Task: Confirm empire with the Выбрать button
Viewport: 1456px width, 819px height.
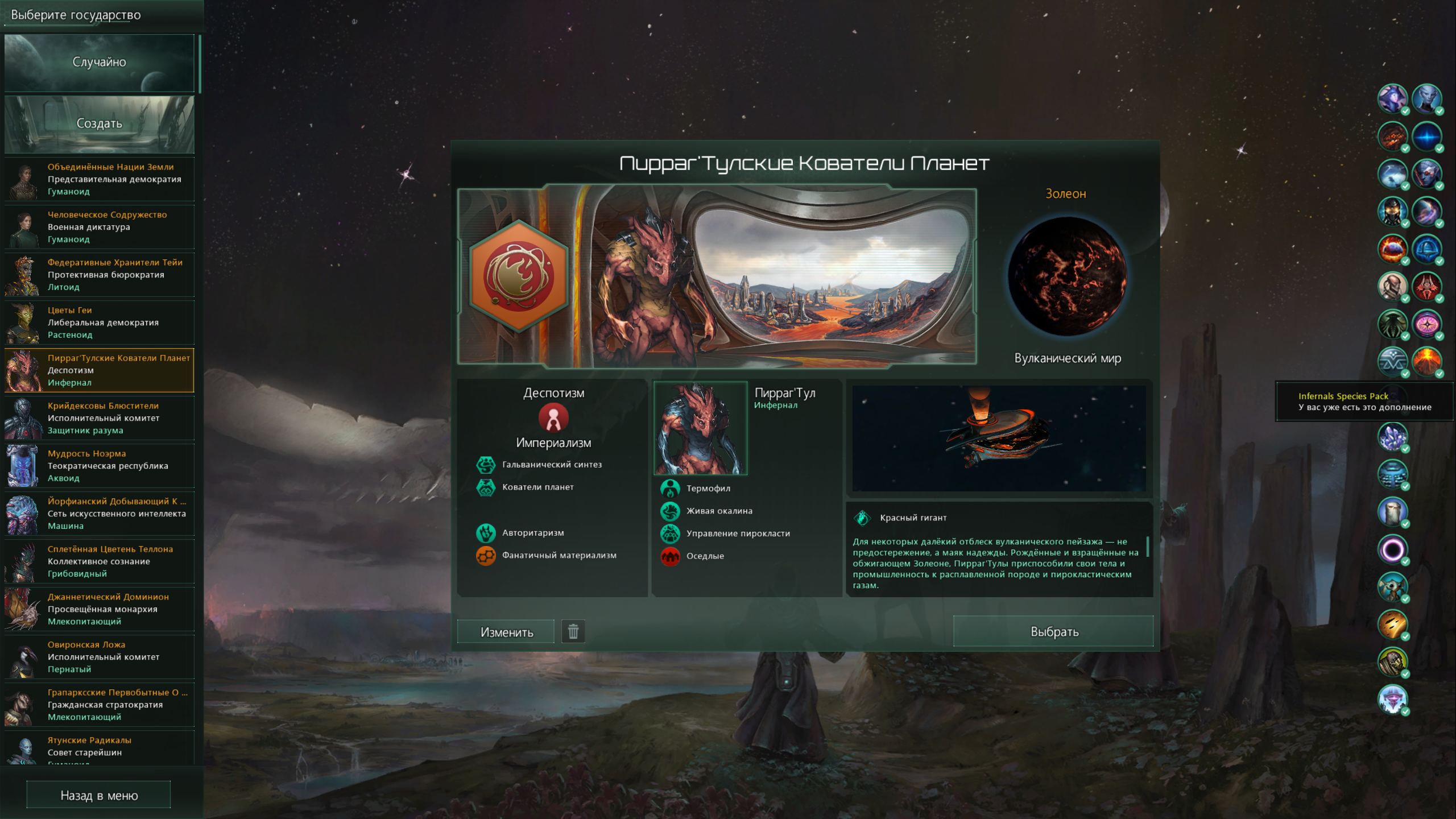Action: pos(1053,631)
